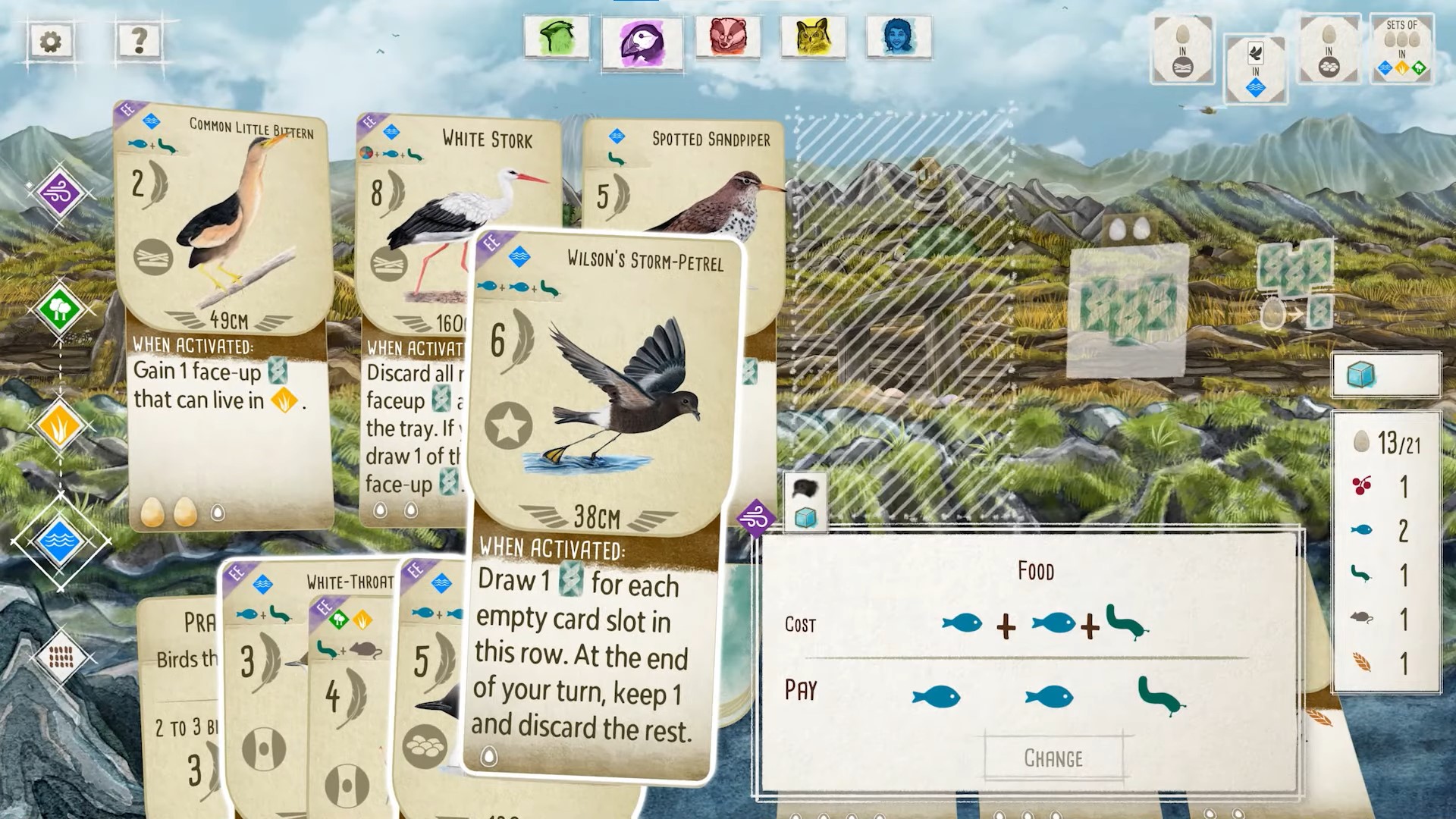Switch to the forest habitat icon
Image resolution: width=1456 pixels, height=819 pixels.
point(59,309)
